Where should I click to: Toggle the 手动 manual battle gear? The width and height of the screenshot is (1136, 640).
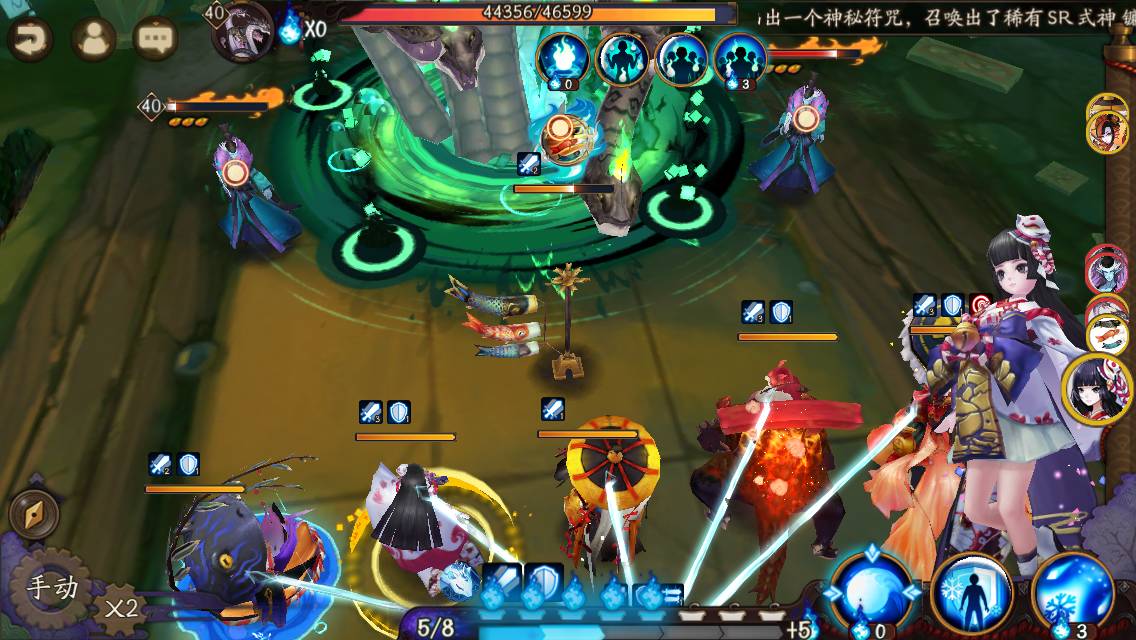click(x=52, y=587)
